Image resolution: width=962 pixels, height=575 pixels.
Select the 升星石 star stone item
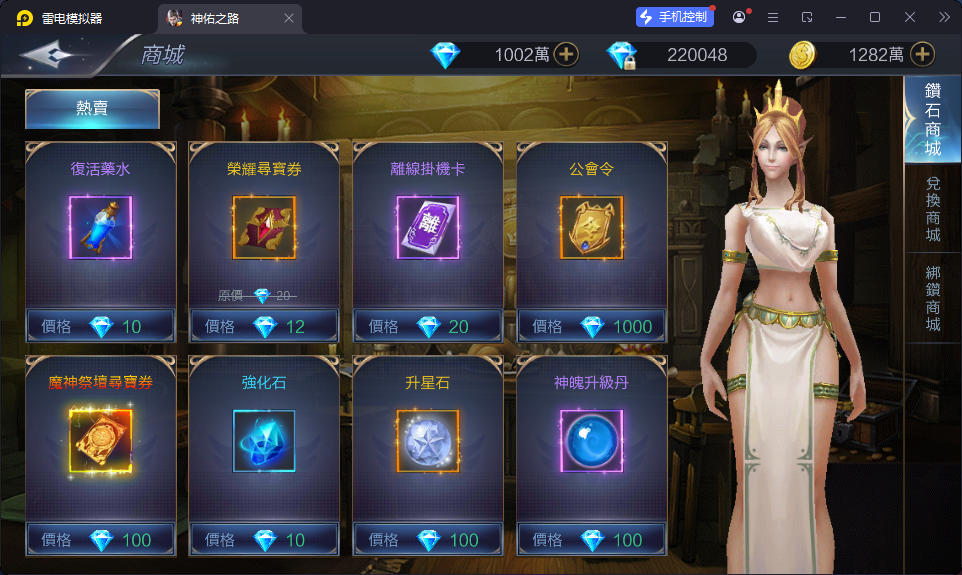click(x=428, y=441)
